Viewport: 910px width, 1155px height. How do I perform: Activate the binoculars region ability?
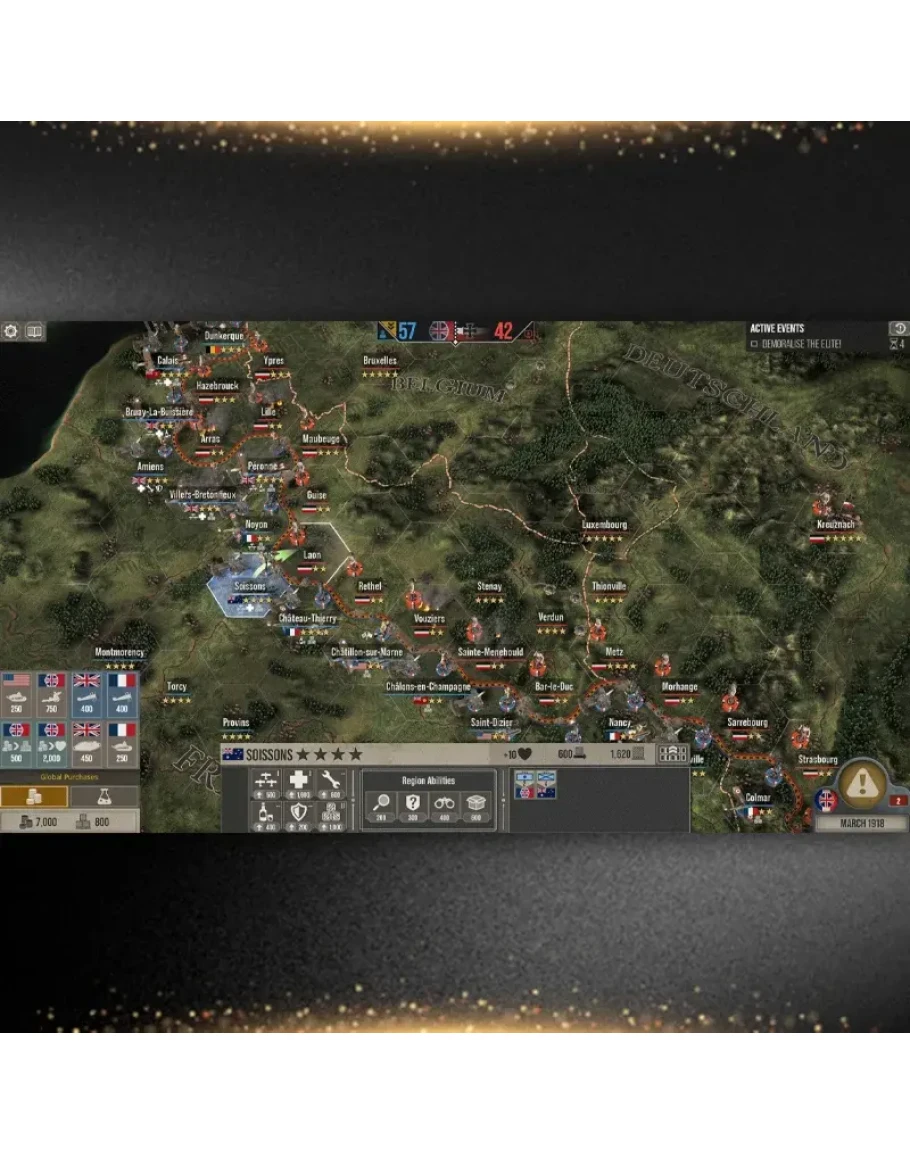tap(445, 805)
